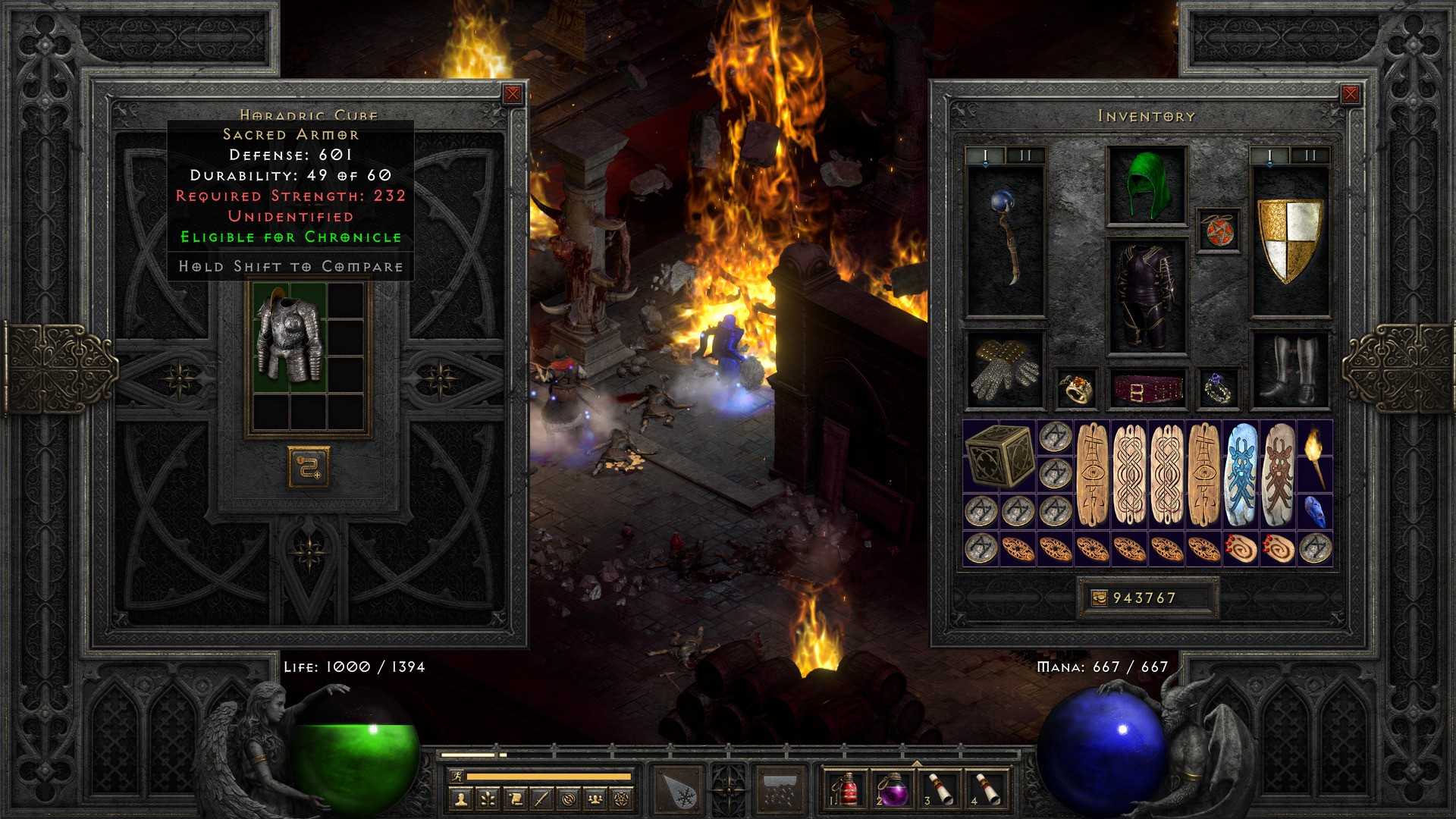The width and height of the screenshot is (1456, 819).
Task: Drink the red potion in belt slot 1
Action: [848, 789]
